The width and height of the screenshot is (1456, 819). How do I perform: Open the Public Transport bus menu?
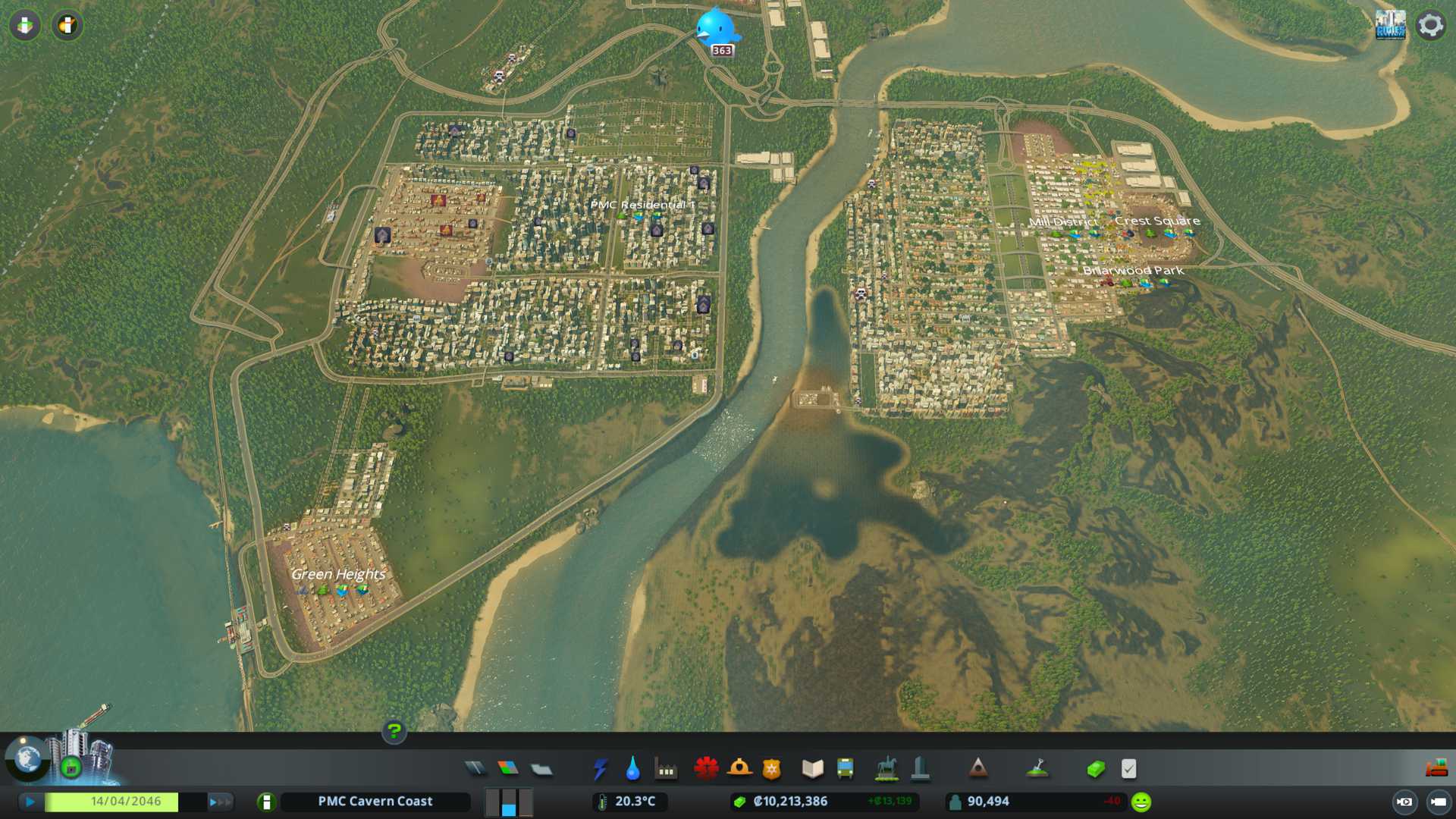click(x=845, y=769)
